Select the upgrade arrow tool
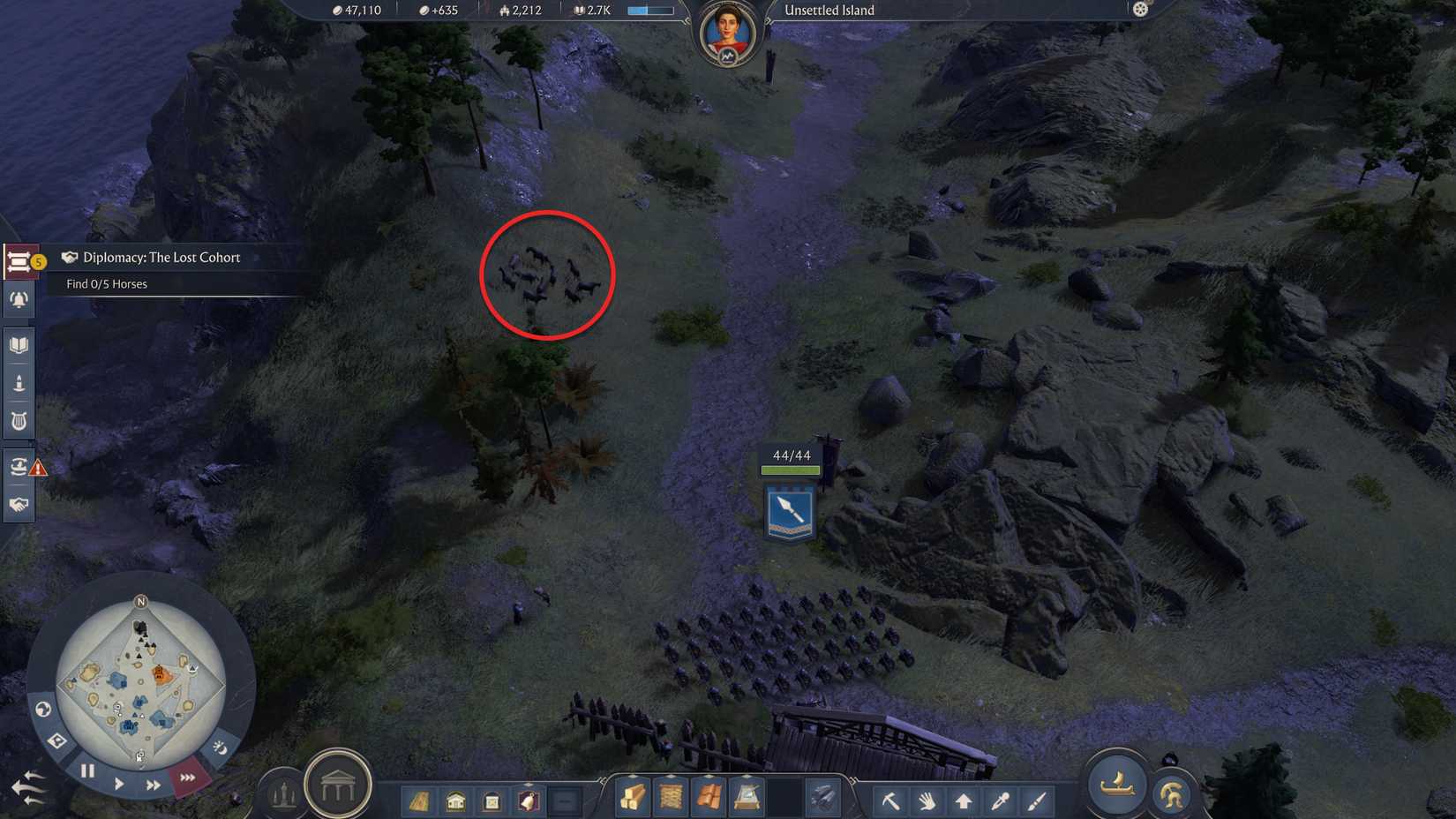 click(x=963, y=800)
